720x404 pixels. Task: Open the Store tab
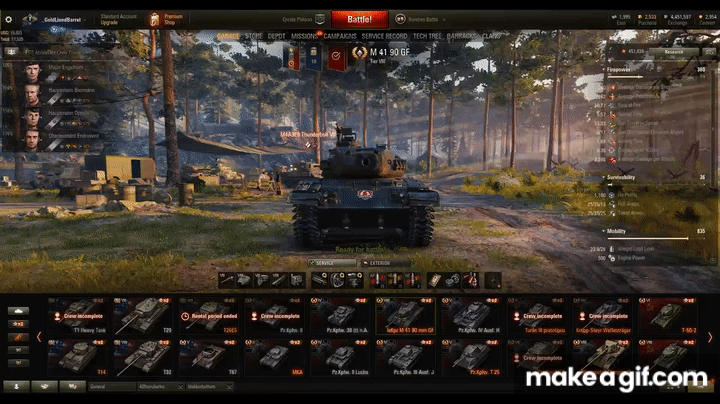click(254, 36)
